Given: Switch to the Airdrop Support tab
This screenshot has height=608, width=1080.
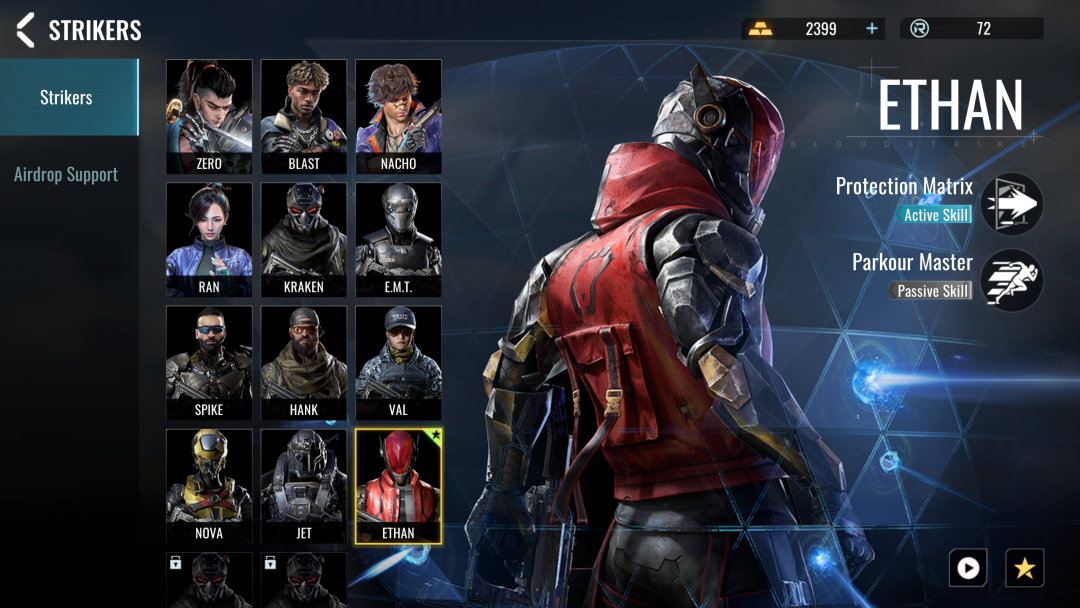Looking at the screenshot, I should pyautogui.click(x=66, y=175).
